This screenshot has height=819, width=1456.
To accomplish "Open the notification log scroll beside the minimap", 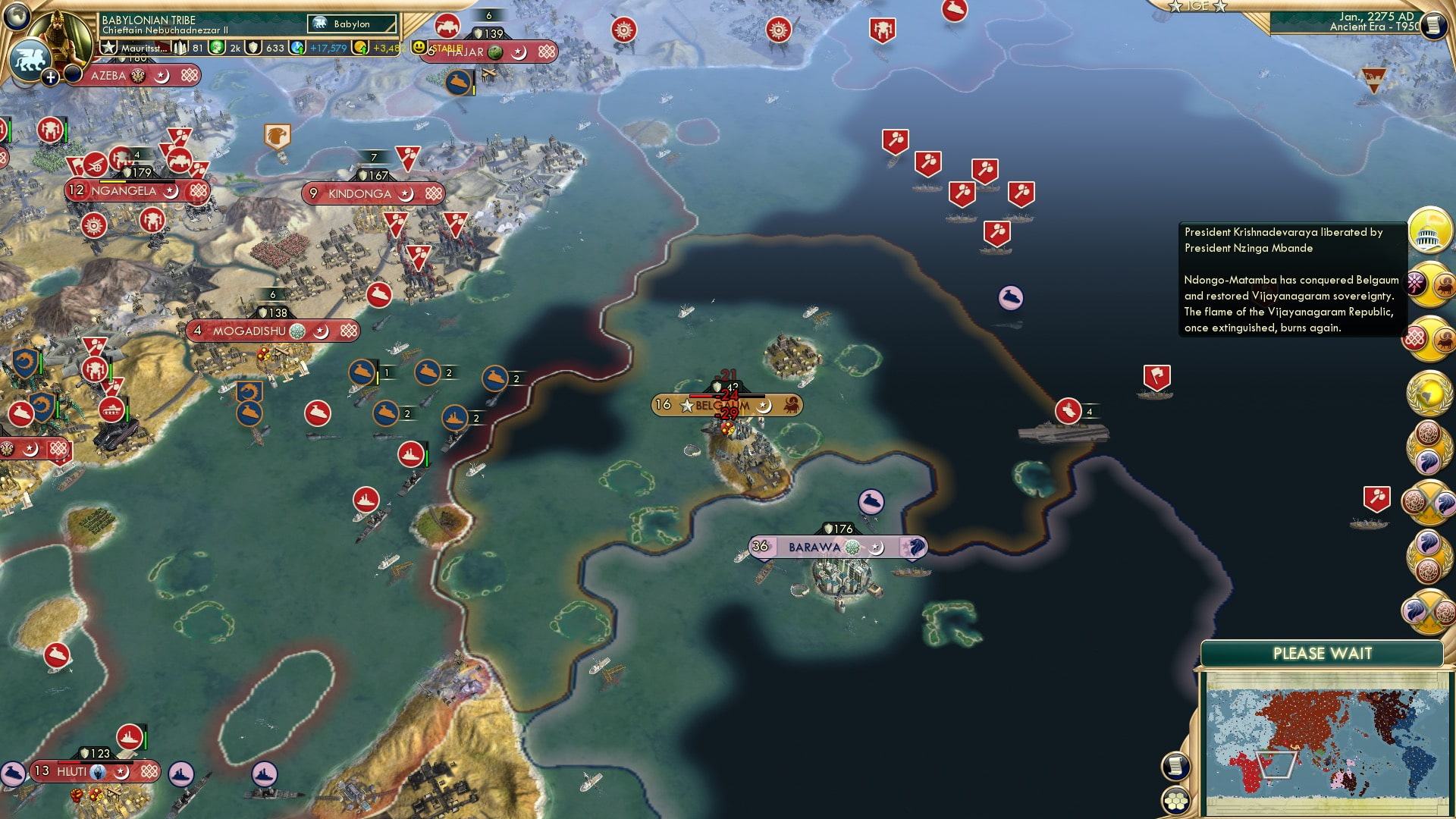I will 1175,767.
